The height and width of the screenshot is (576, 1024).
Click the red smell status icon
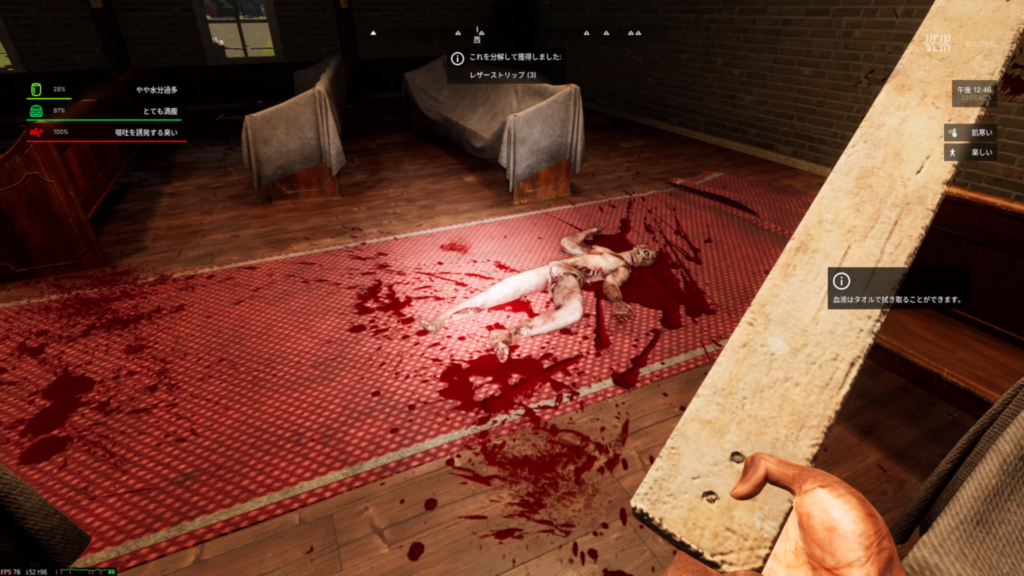37,131
